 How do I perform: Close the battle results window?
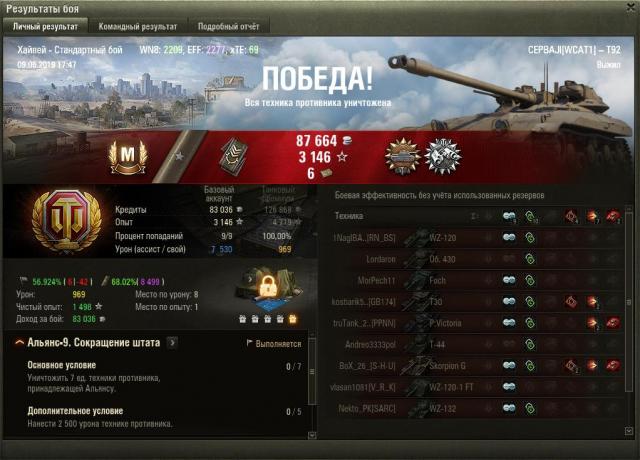click(x=627, y=8)
